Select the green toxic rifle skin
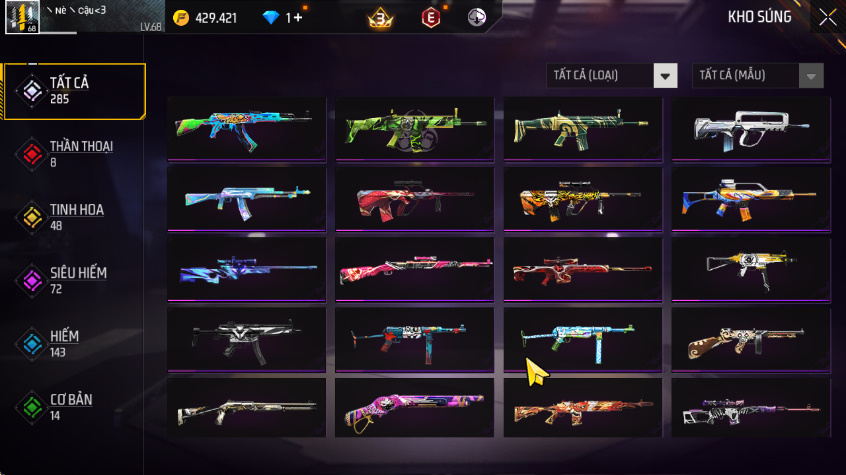846x475 pixels. tap(414, 128)
